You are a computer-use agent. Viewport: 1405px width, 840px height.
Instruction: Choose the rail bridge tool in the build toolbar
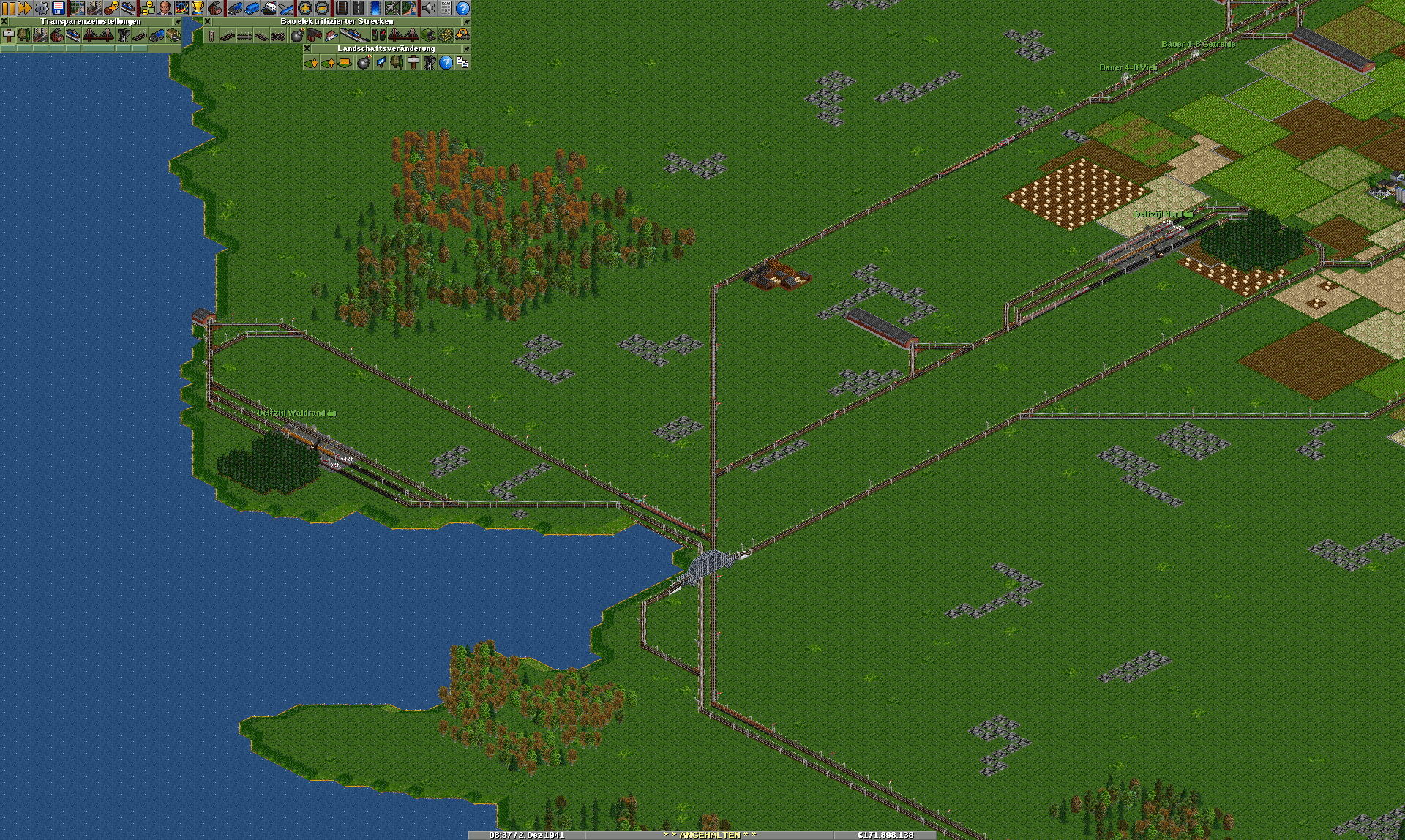403,35
